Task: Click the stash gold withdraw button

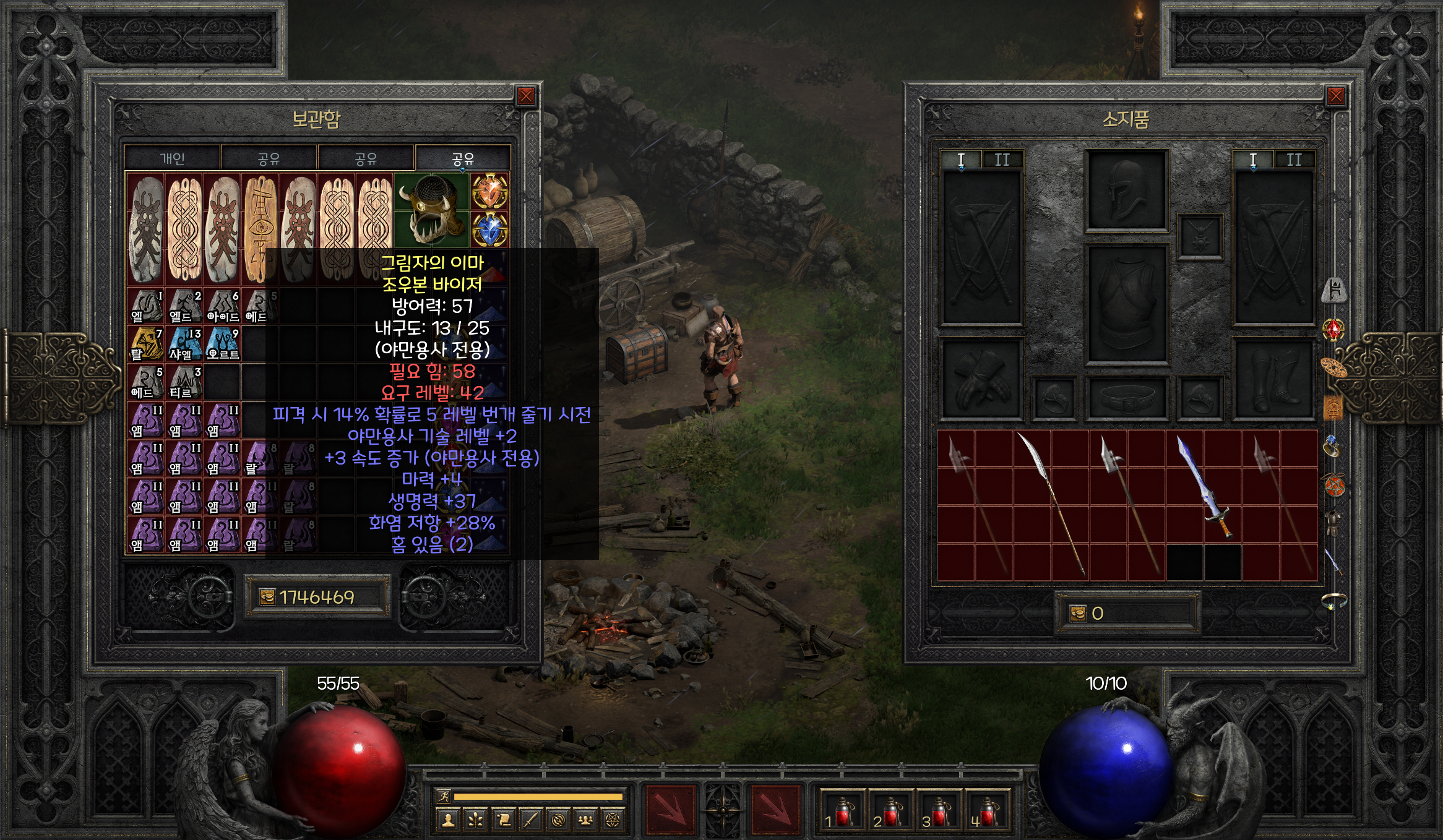Action: 267,597
